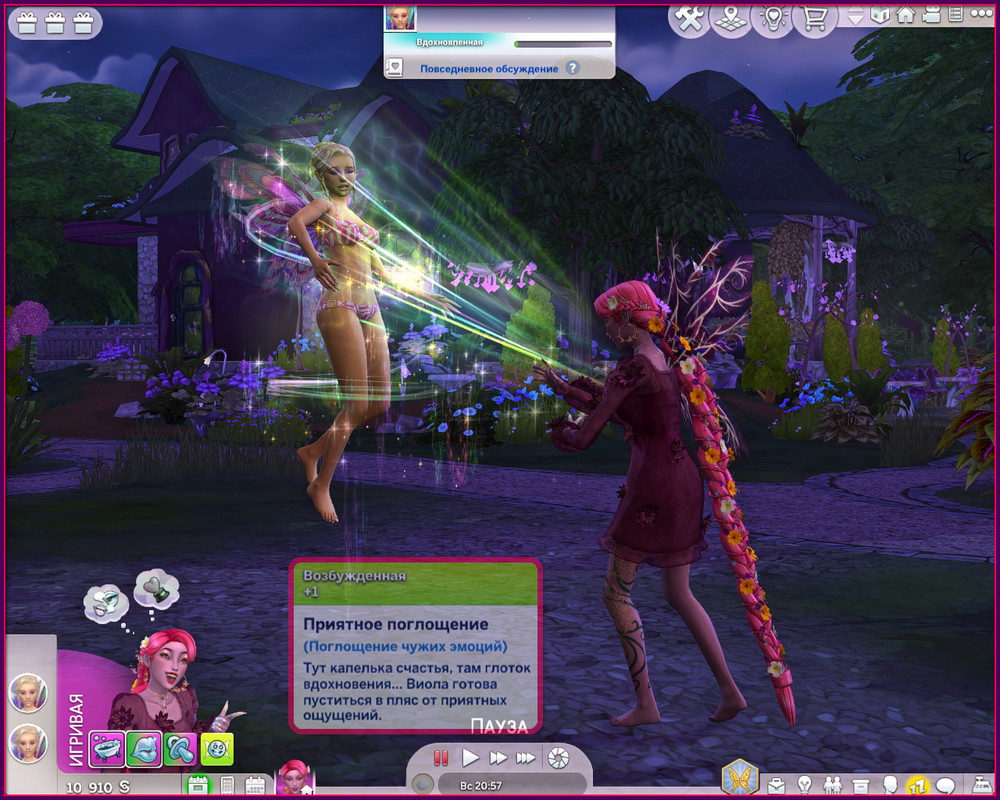This screenshot has width=1000, height=800.
Task: Select the bathtub moodlet icon
Action: (106, 748)
